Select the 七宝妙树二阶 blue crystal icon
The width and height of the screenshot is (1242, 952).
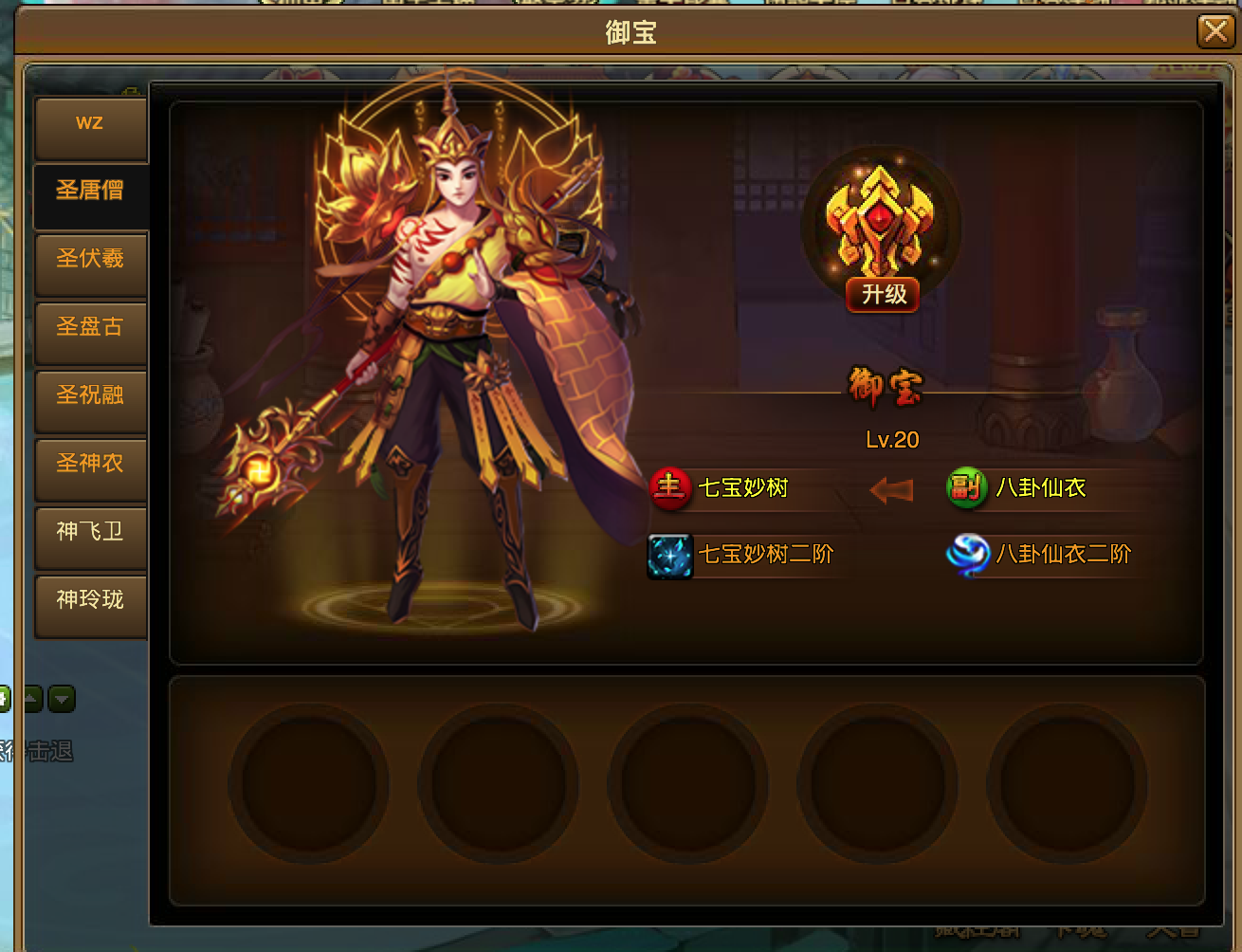pos(669,555)
